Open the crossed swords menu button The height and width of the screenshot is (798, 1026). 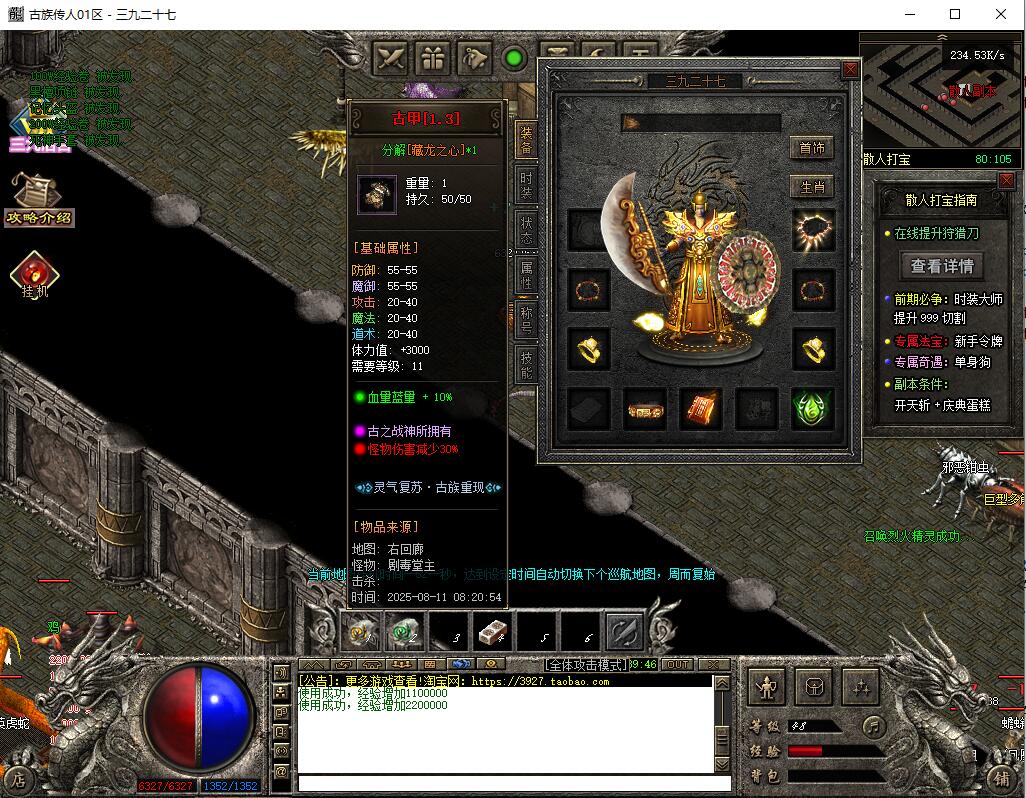(x=390, y=58)
